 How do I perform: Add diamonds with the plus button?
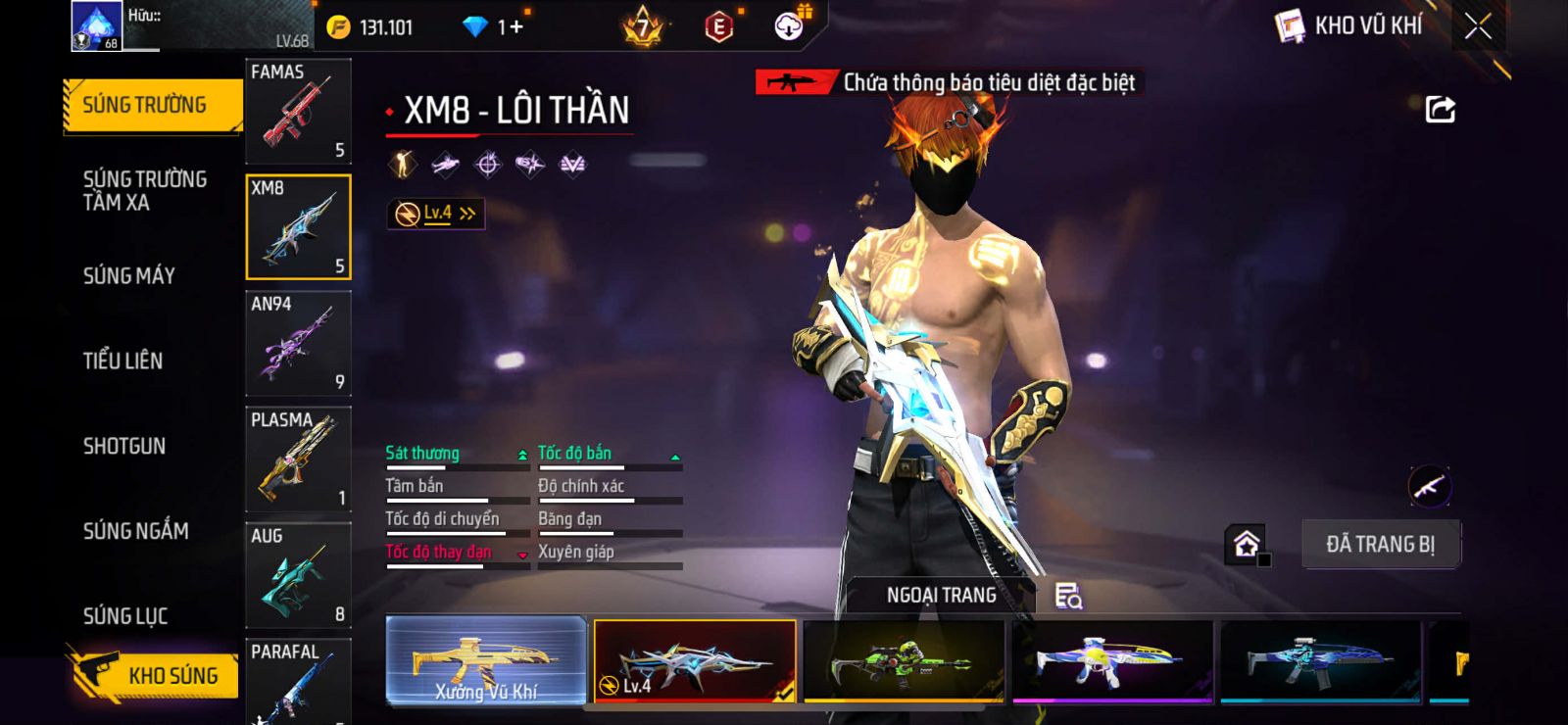pos(516,26)
